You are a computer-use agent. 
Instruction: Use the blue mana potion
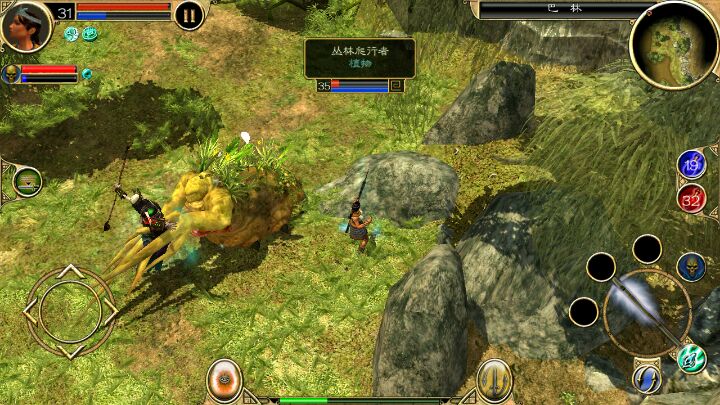(x=691, y=165)
